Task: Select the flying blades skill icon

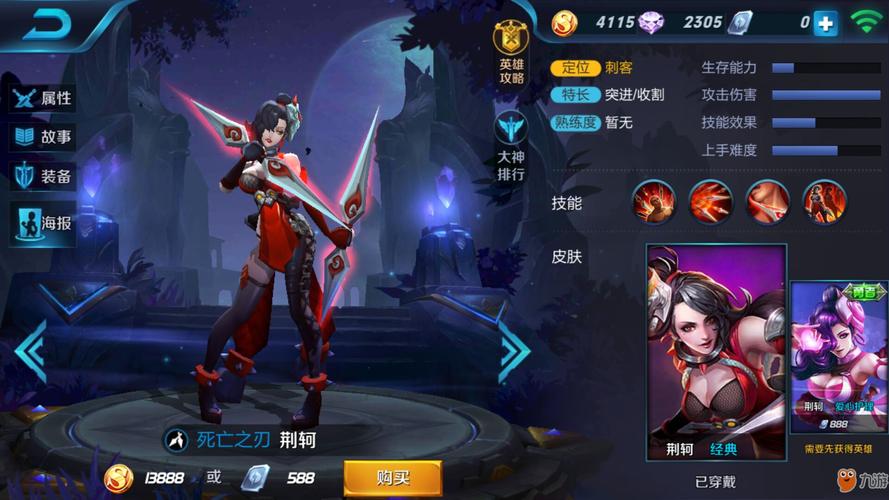Action: pyautogui.click(x=710, y=203)
